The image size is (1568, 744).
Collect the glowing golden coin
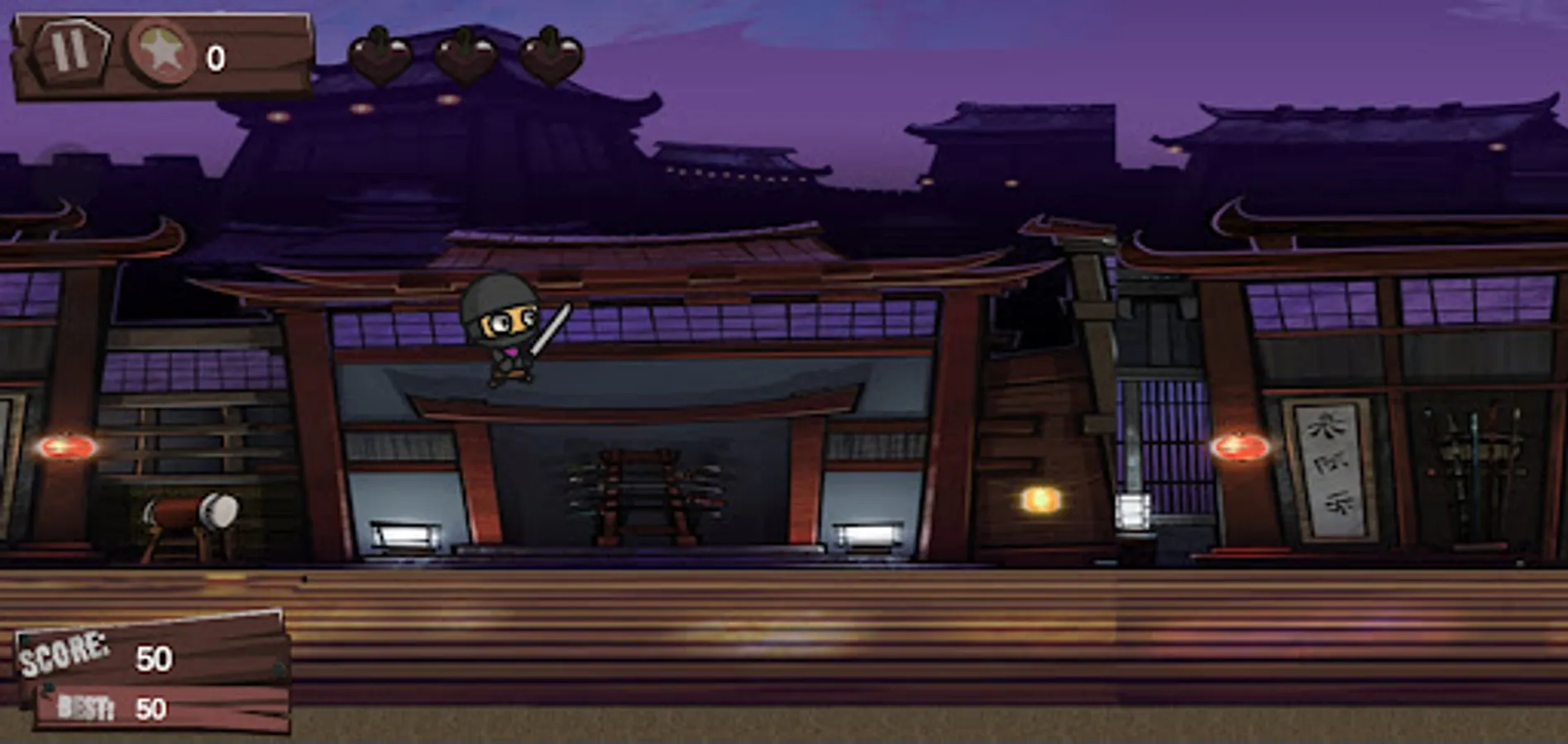coord(1039,498)
